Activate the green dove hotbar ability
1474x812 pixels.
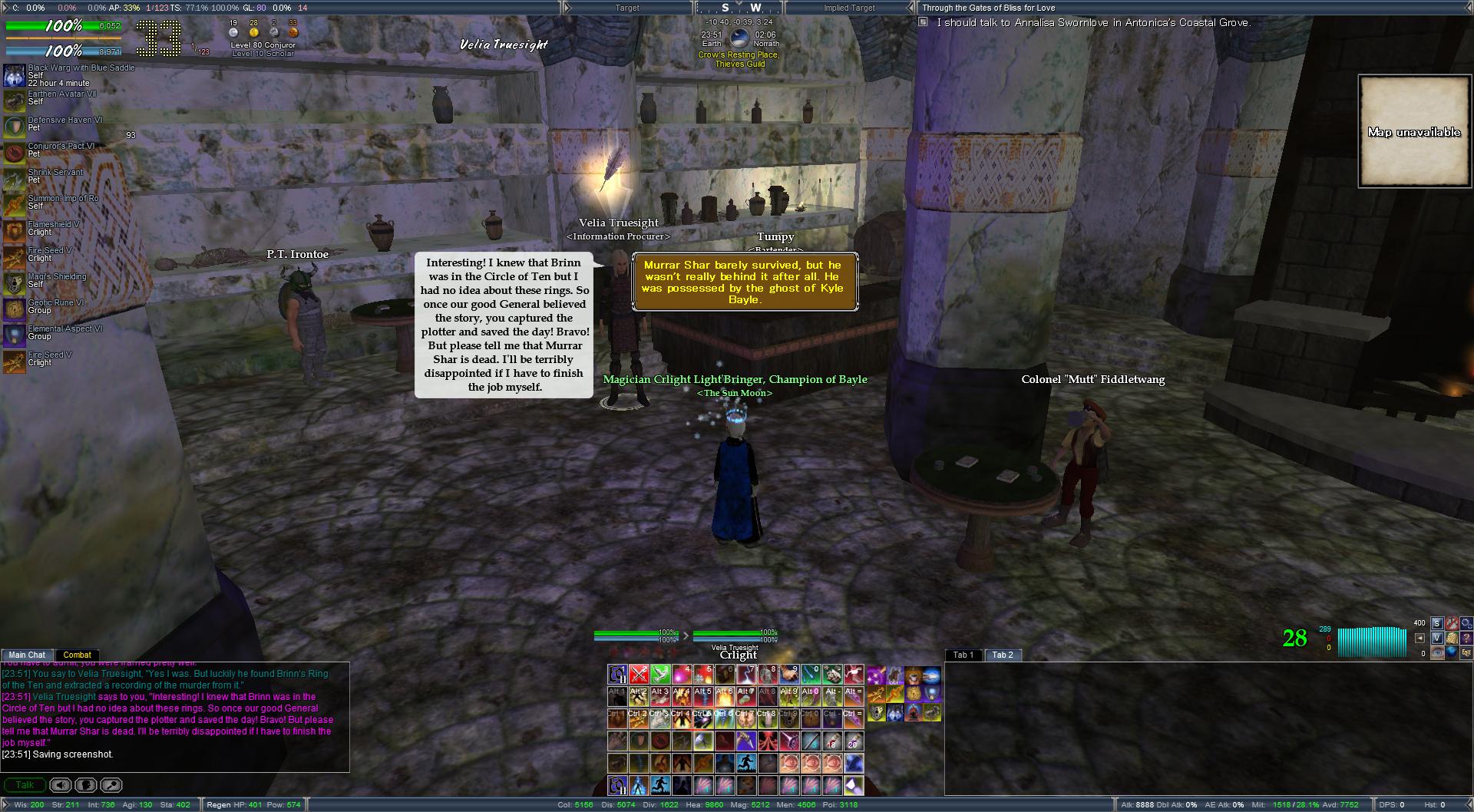(x=660, y=675)
